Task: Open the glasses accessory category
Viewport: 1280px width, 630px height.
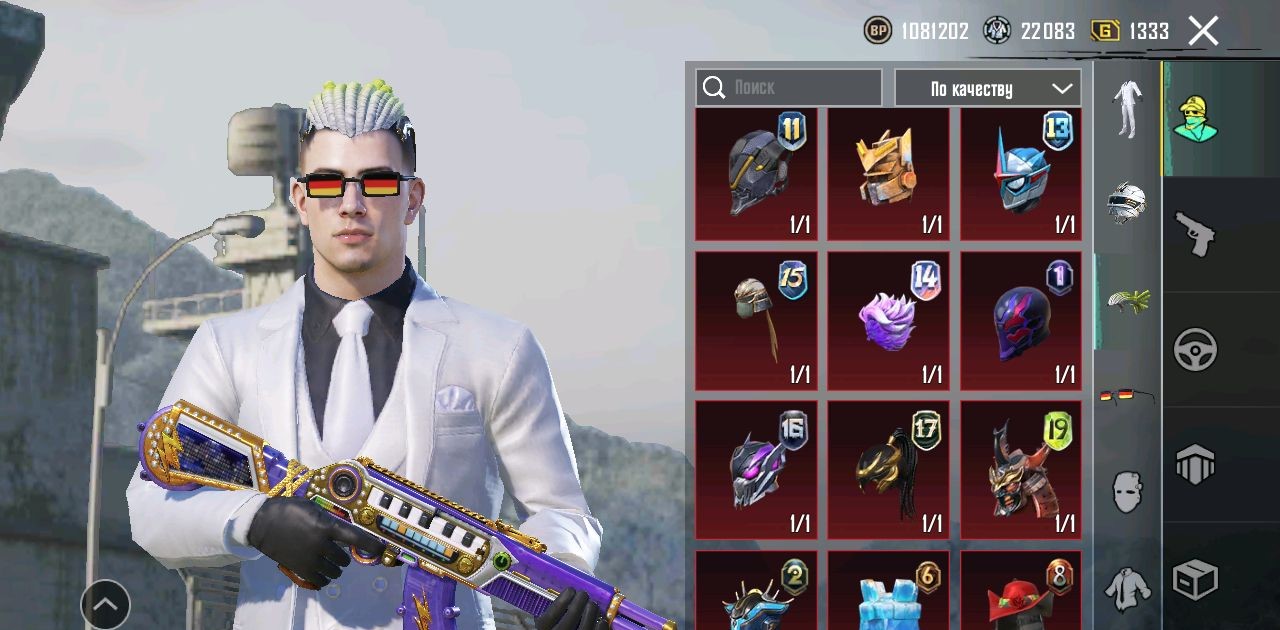Action: [1127, 397]
